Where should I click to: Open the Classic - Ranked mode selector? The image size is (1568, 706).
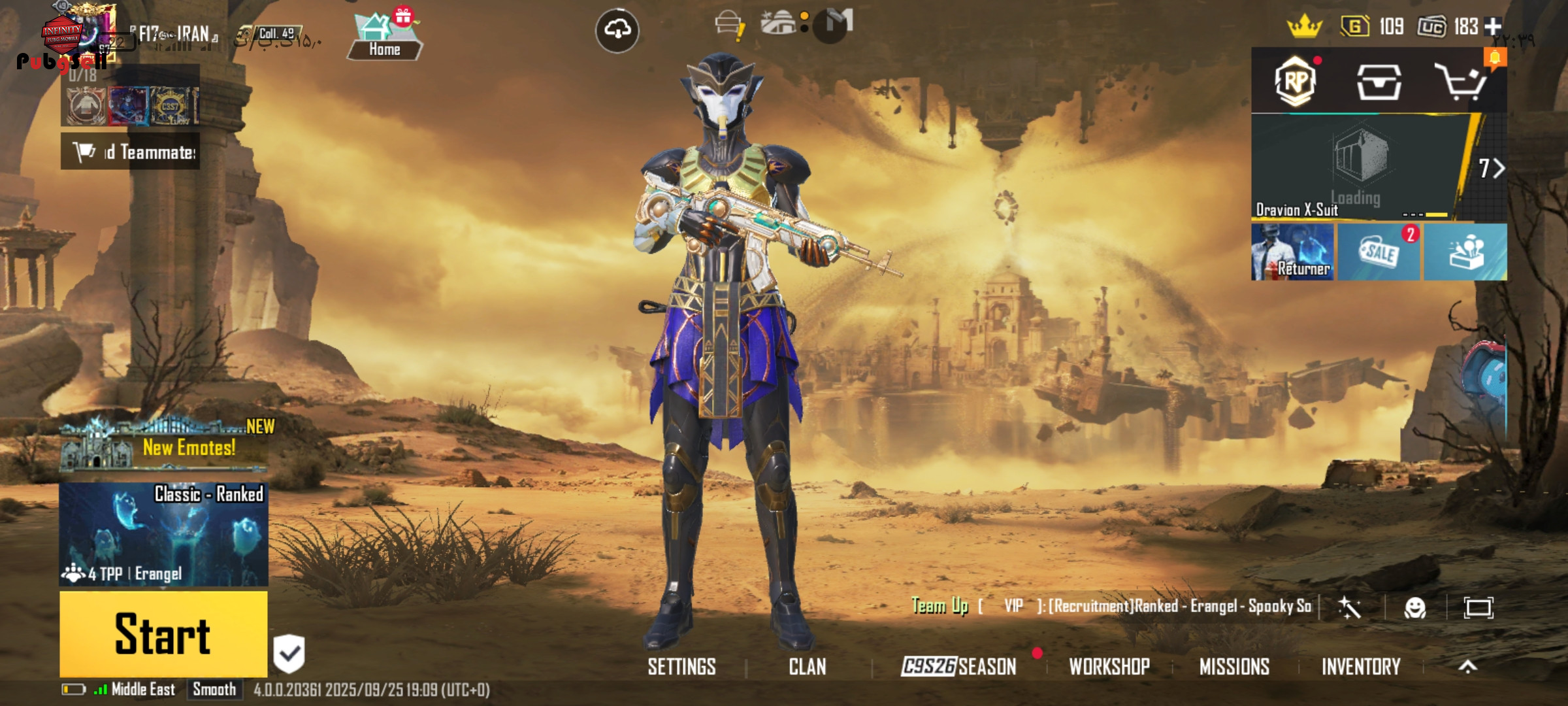pyautogui.click(x=163, y=533)
